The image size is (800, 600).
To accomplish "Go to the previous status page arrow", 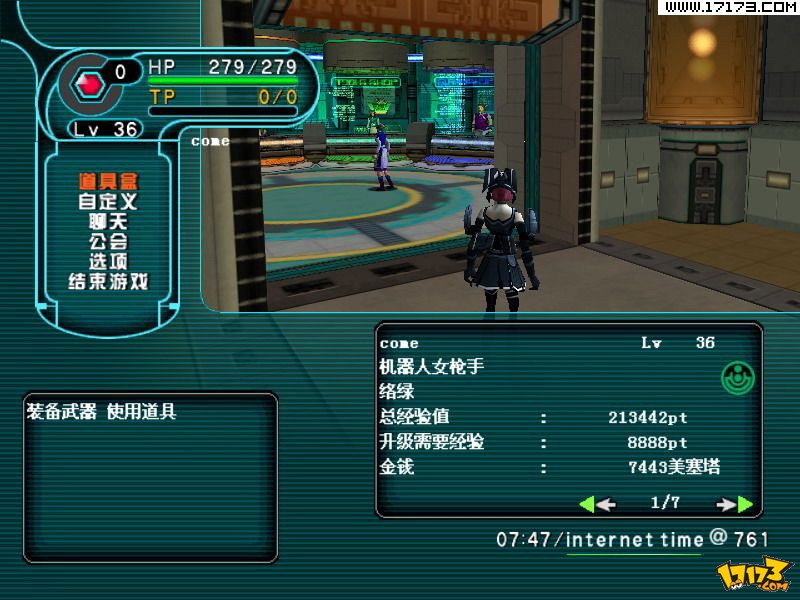I will pos(597,504).
